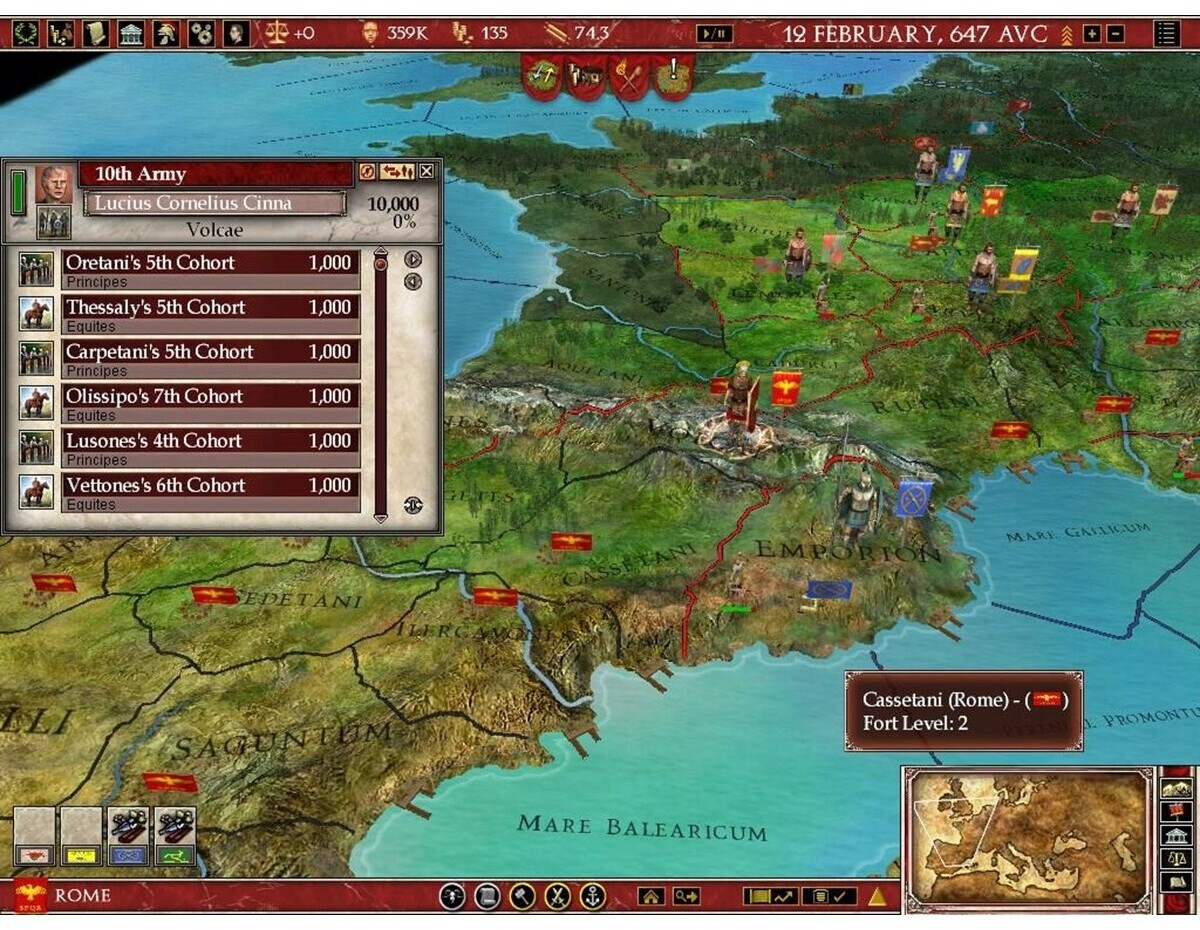
Task: Click the anchor button on bottom bar
Action: click(x=593, y=896)
